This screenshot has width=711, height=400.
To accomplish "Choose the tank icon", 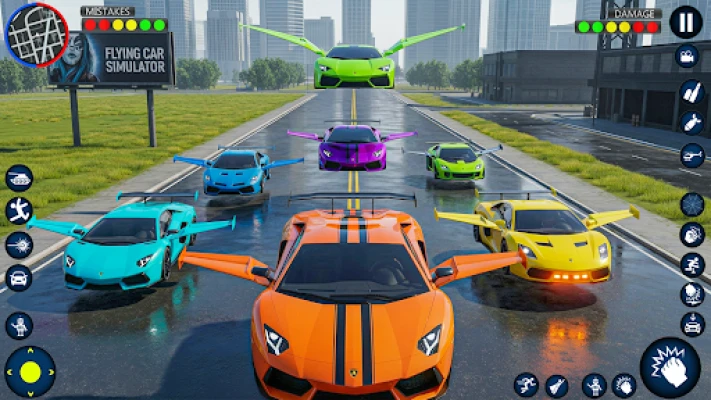I will click(19, 177).
